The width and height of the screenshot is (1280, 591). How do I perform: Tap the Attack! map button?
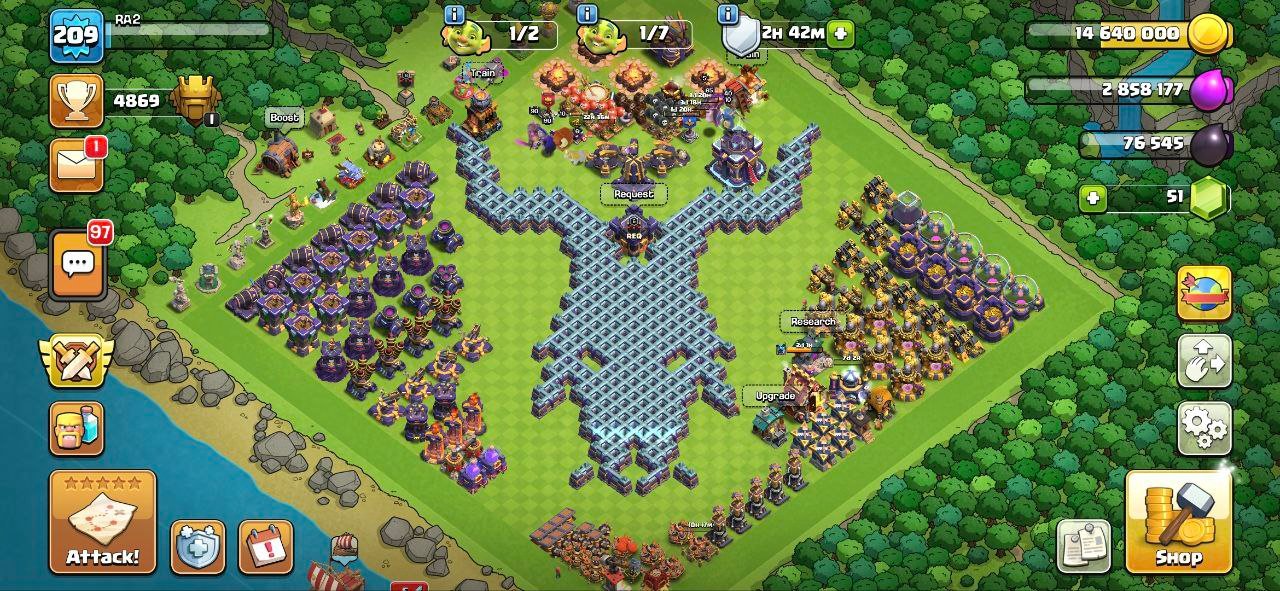pos(102,522)
